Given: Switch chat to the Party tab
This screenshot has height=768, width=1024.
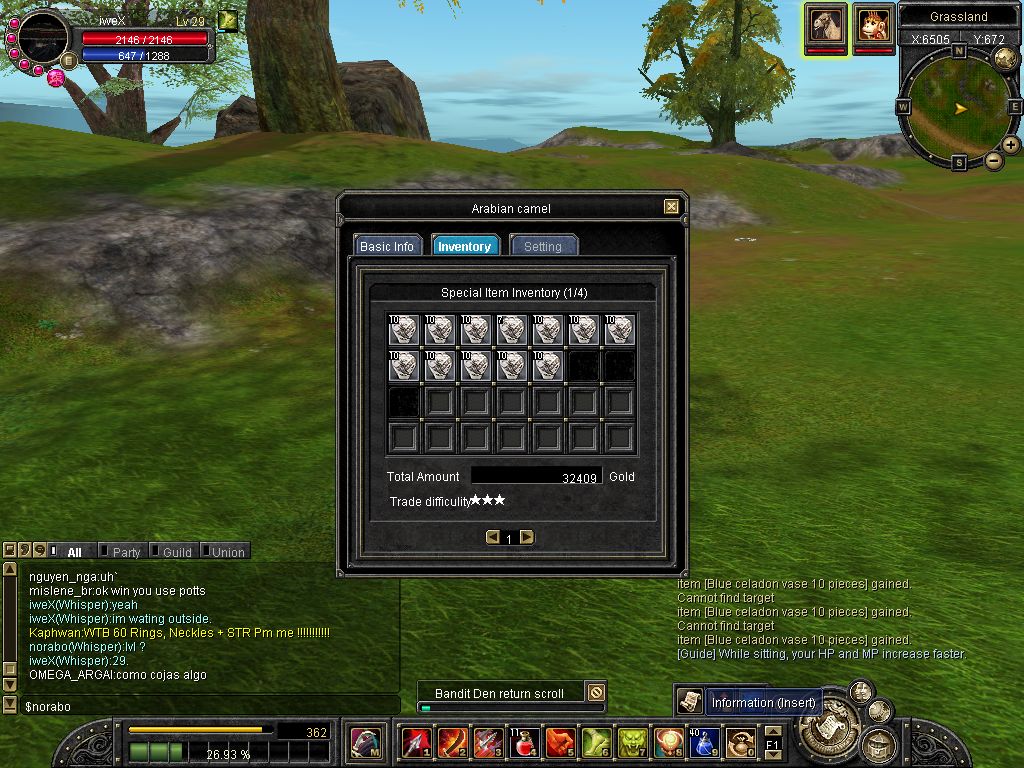Looking at the screenshot, I should [126, 552].
